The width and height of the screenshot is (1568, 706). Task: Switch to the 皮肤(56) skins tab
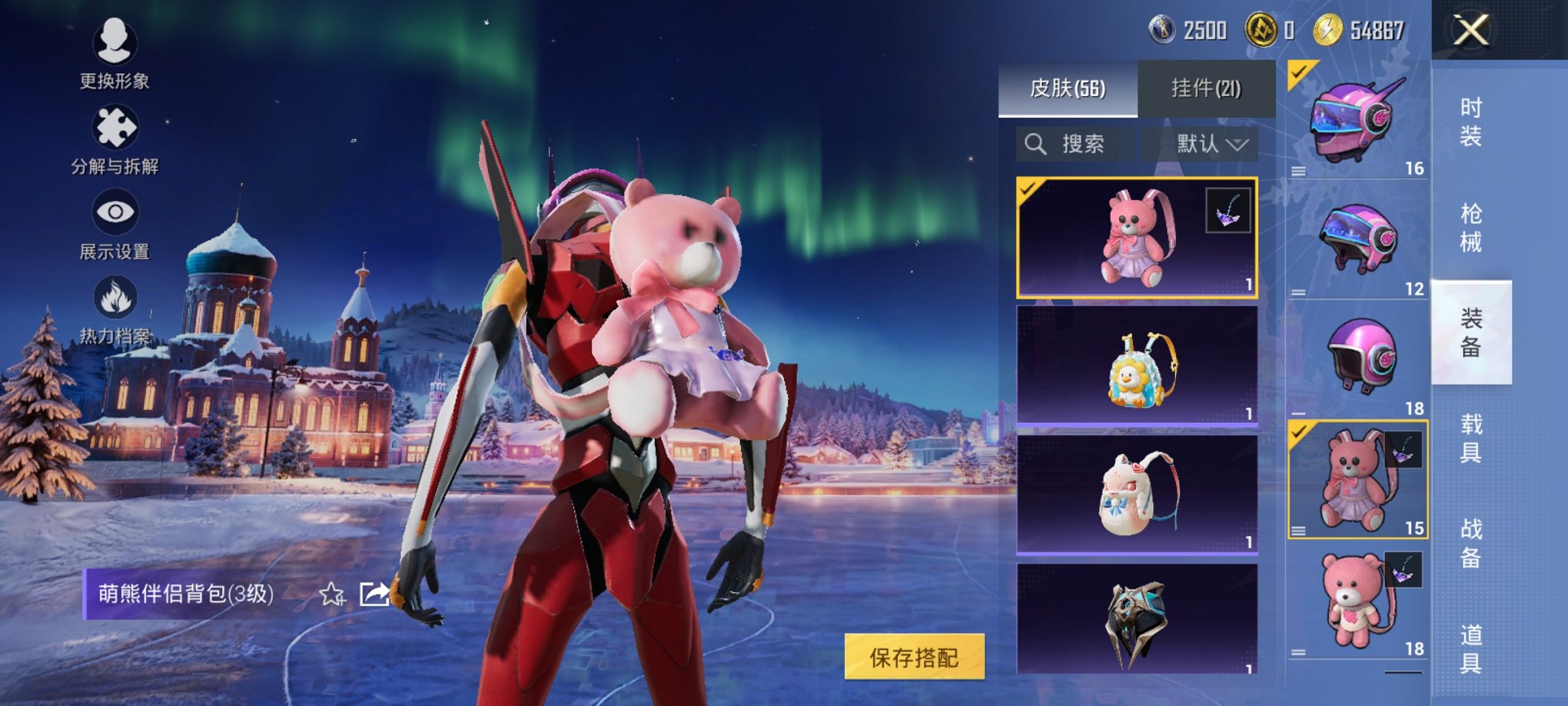[x=1067, y=88]
